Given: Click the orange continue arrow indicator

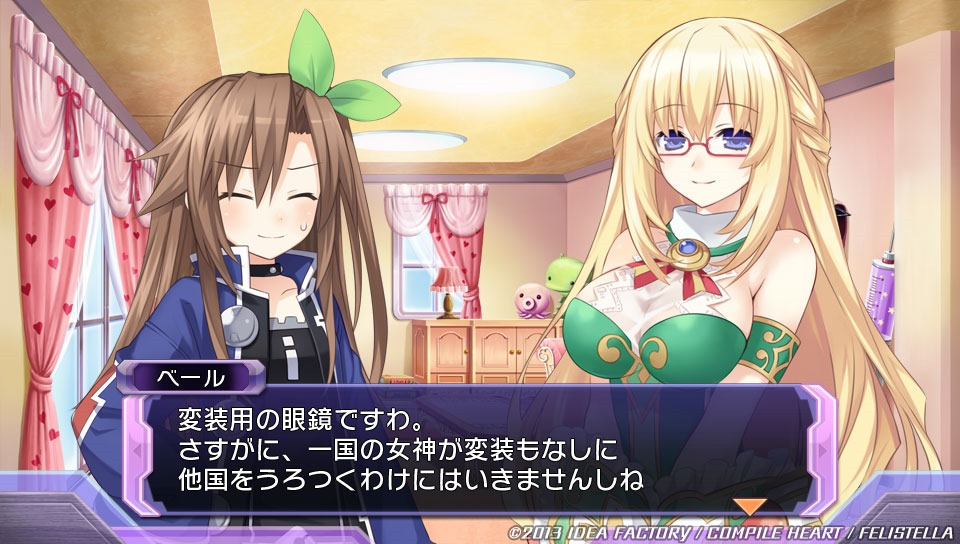Looking at the screenshot, I should point(750,506).
